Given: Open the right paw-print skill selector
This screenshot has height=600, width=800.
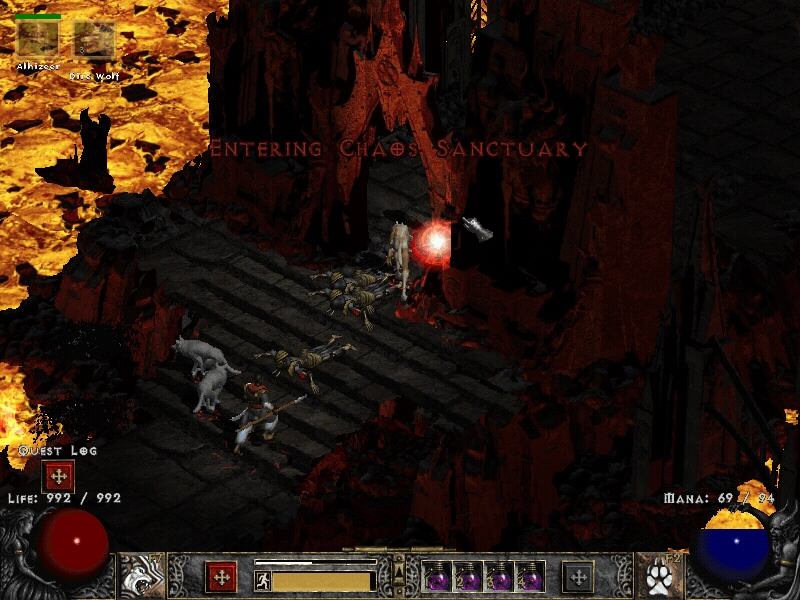Looking at the screenshot, I should click(x=659, y=576).
